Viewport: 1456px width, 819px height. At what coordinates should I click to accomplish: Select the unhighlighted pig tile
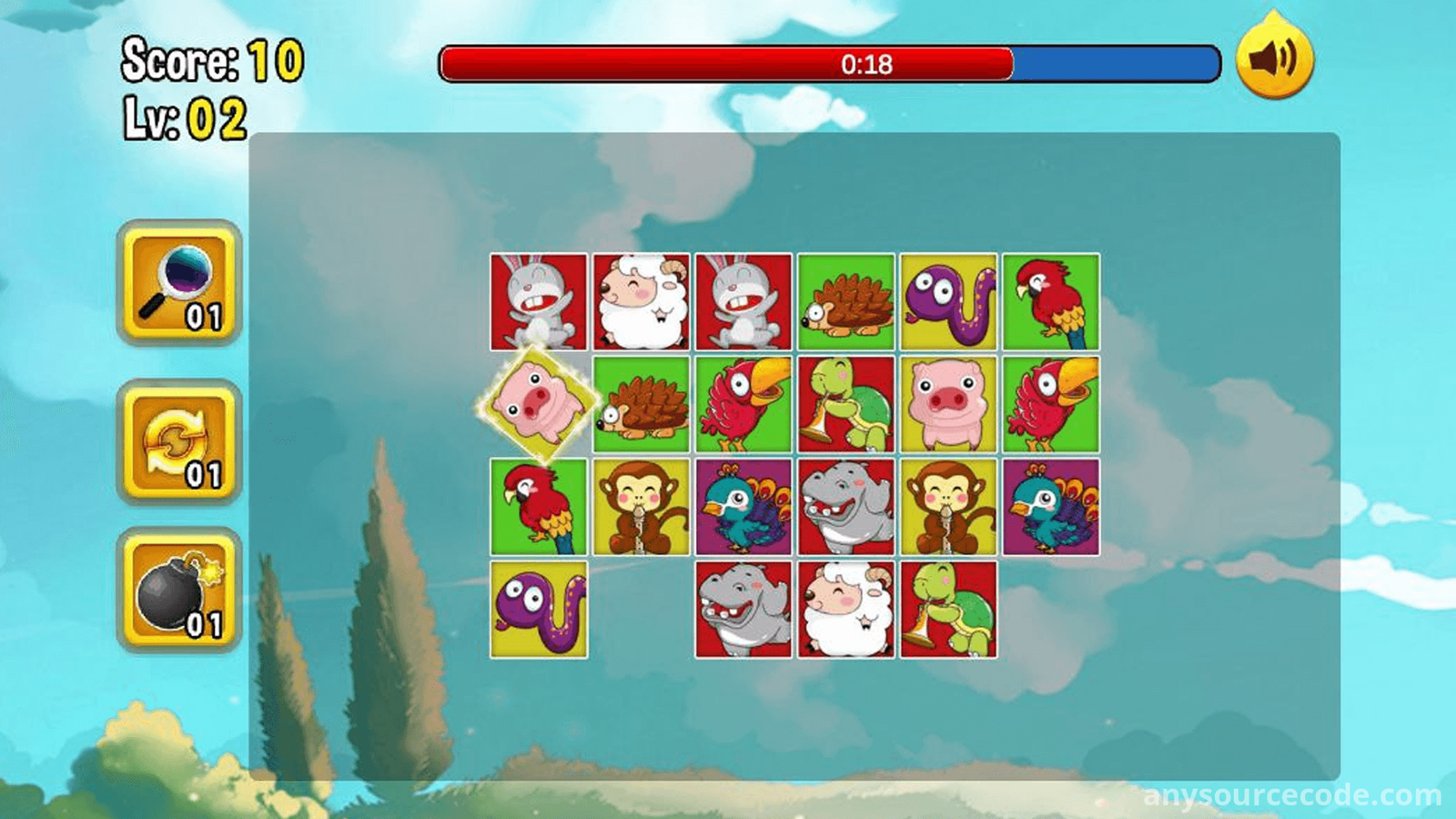947,404
